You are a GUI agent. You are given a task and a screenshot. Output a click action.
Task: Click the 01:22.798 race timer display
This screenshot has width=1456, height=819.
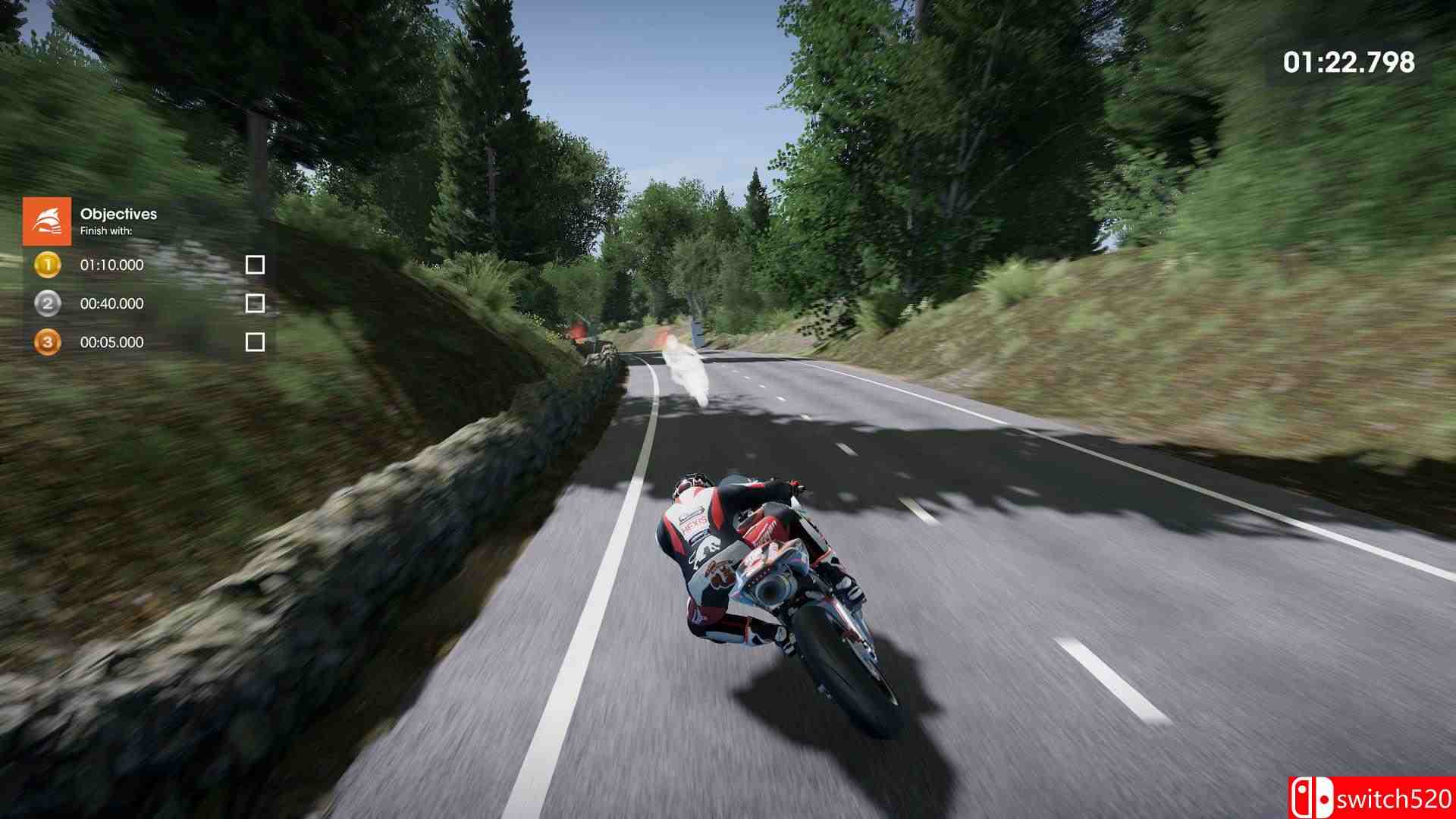(x=1351, y=62)
